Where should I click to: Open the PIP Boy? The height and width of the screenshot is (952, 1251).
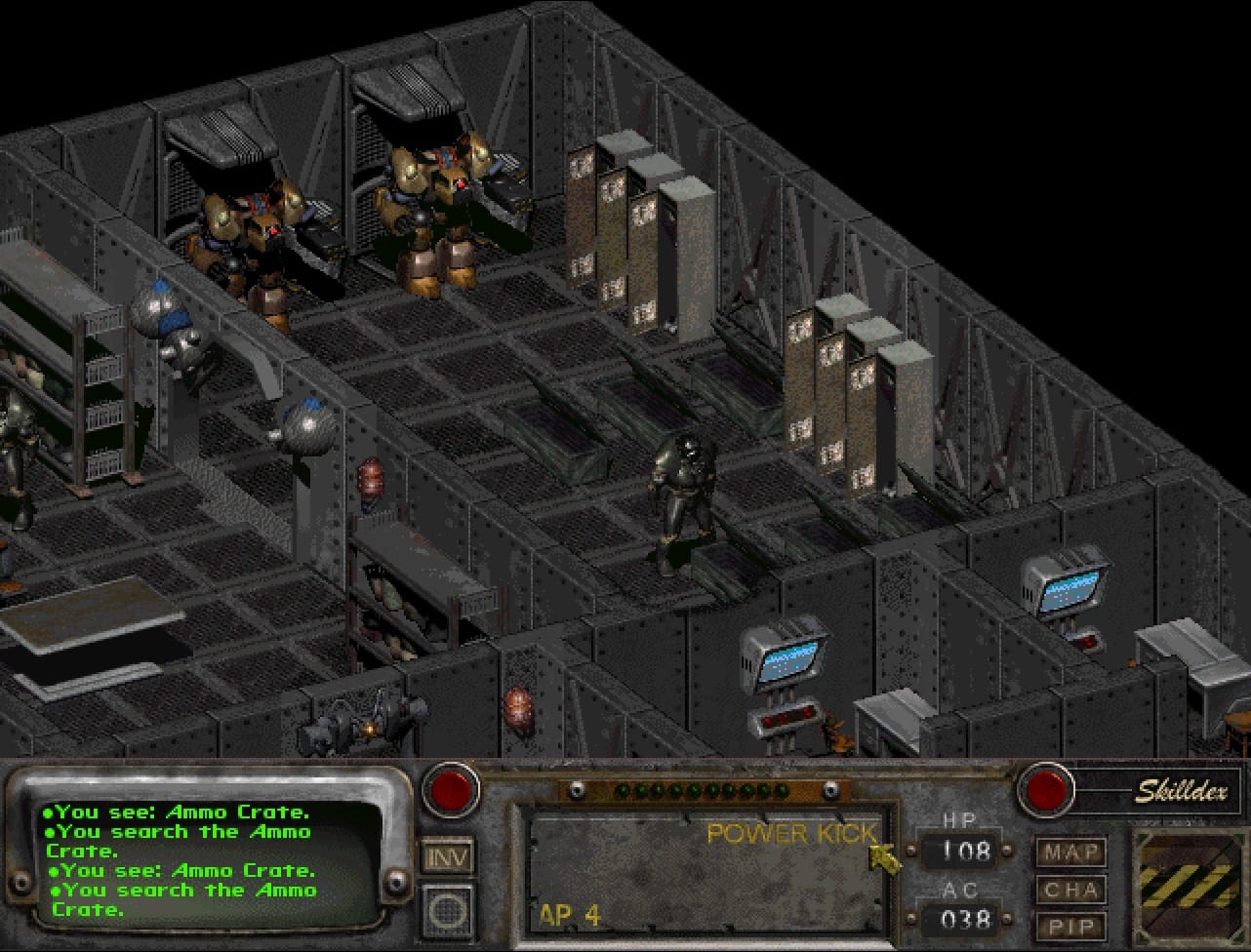point(1071,927)
